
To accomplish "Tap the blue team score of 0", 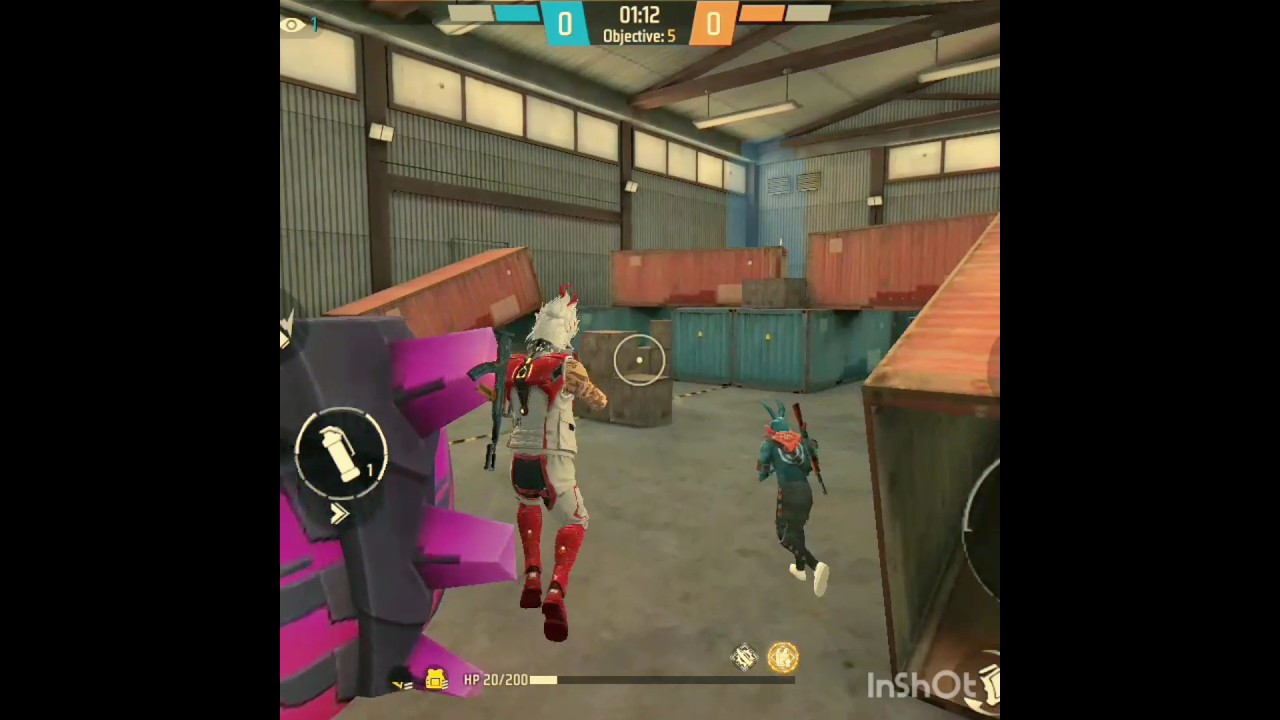I will [565, 22].
